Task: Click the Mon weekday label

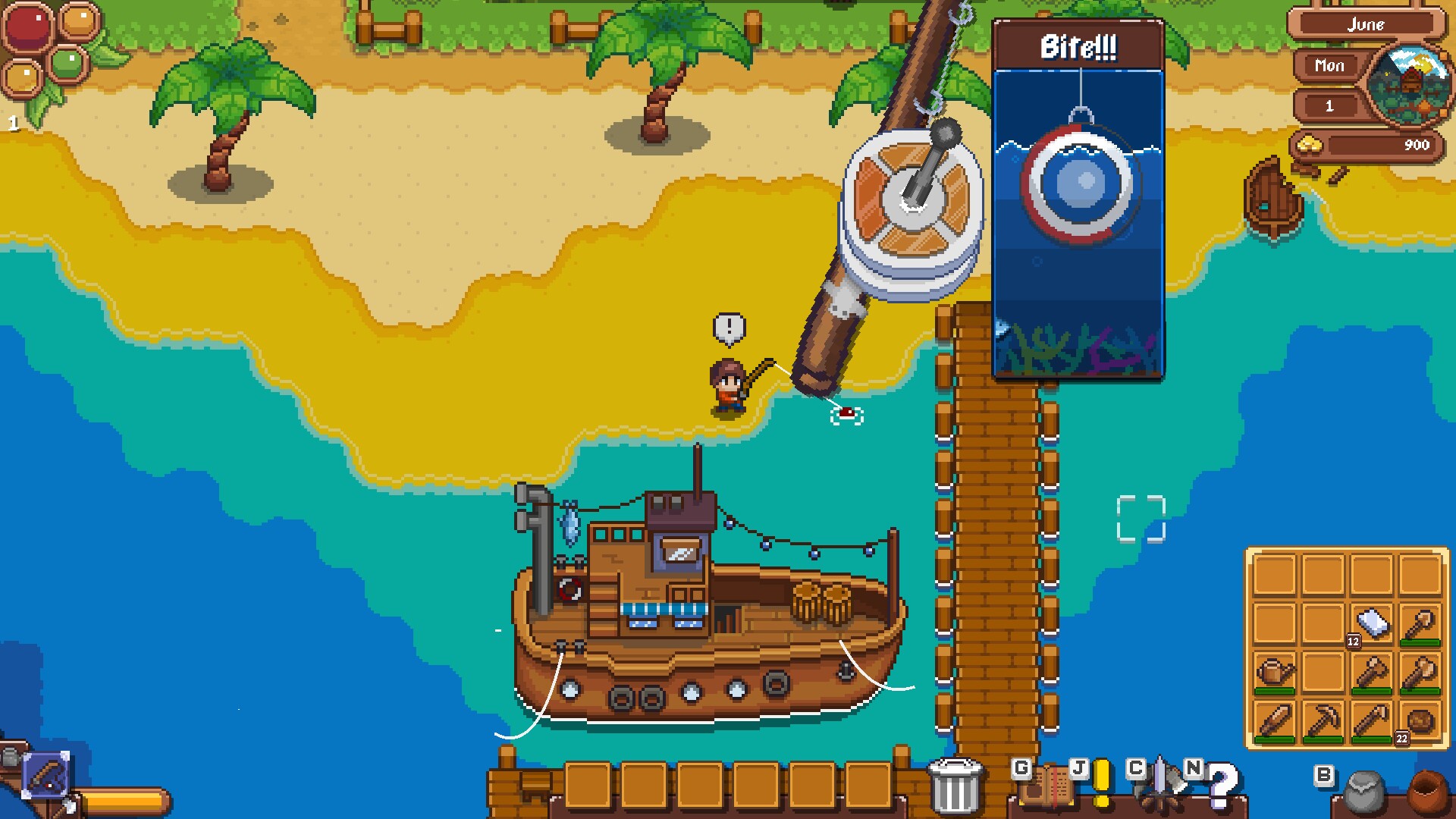Action: click(1330, 67)
